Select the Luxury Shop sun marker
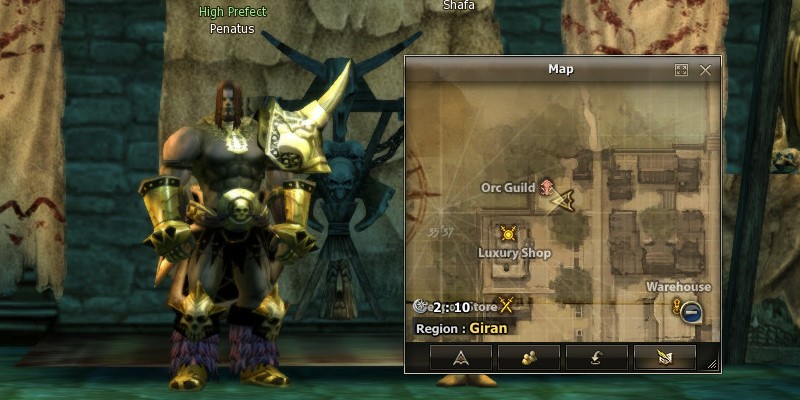 (508, 234)
